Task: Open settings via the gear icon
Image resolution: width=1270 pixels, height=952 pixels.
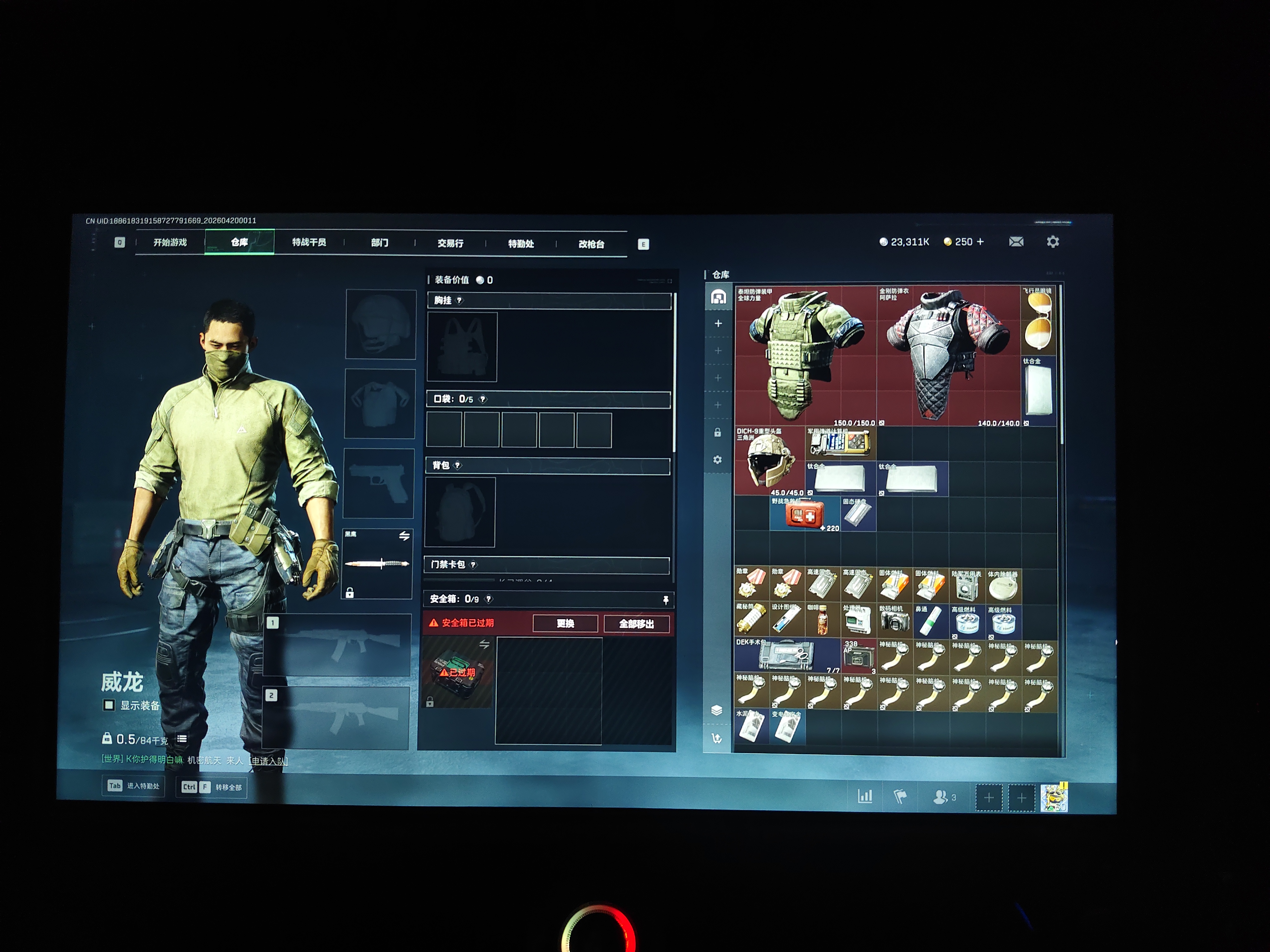Action: point(1052,242)
